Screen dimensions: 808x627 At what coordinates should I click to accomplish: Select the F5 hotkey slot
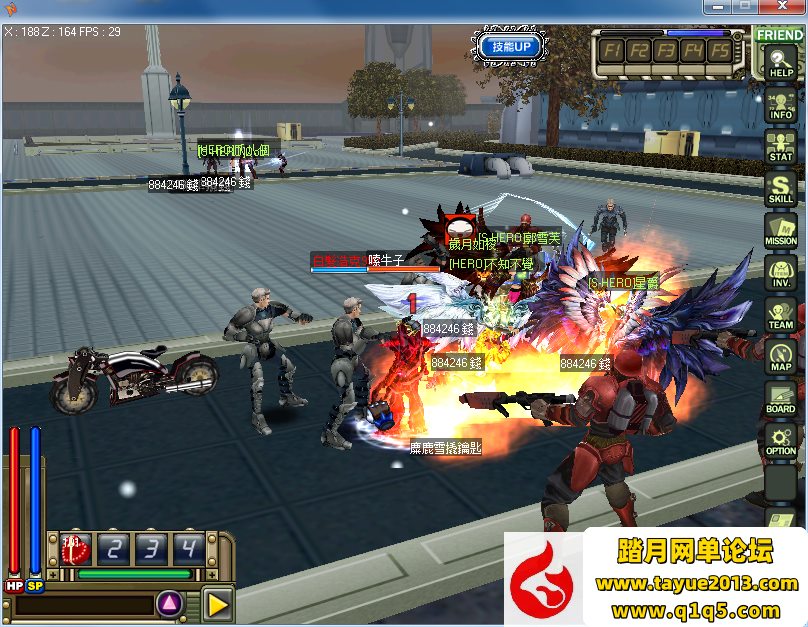pos(718,50)
